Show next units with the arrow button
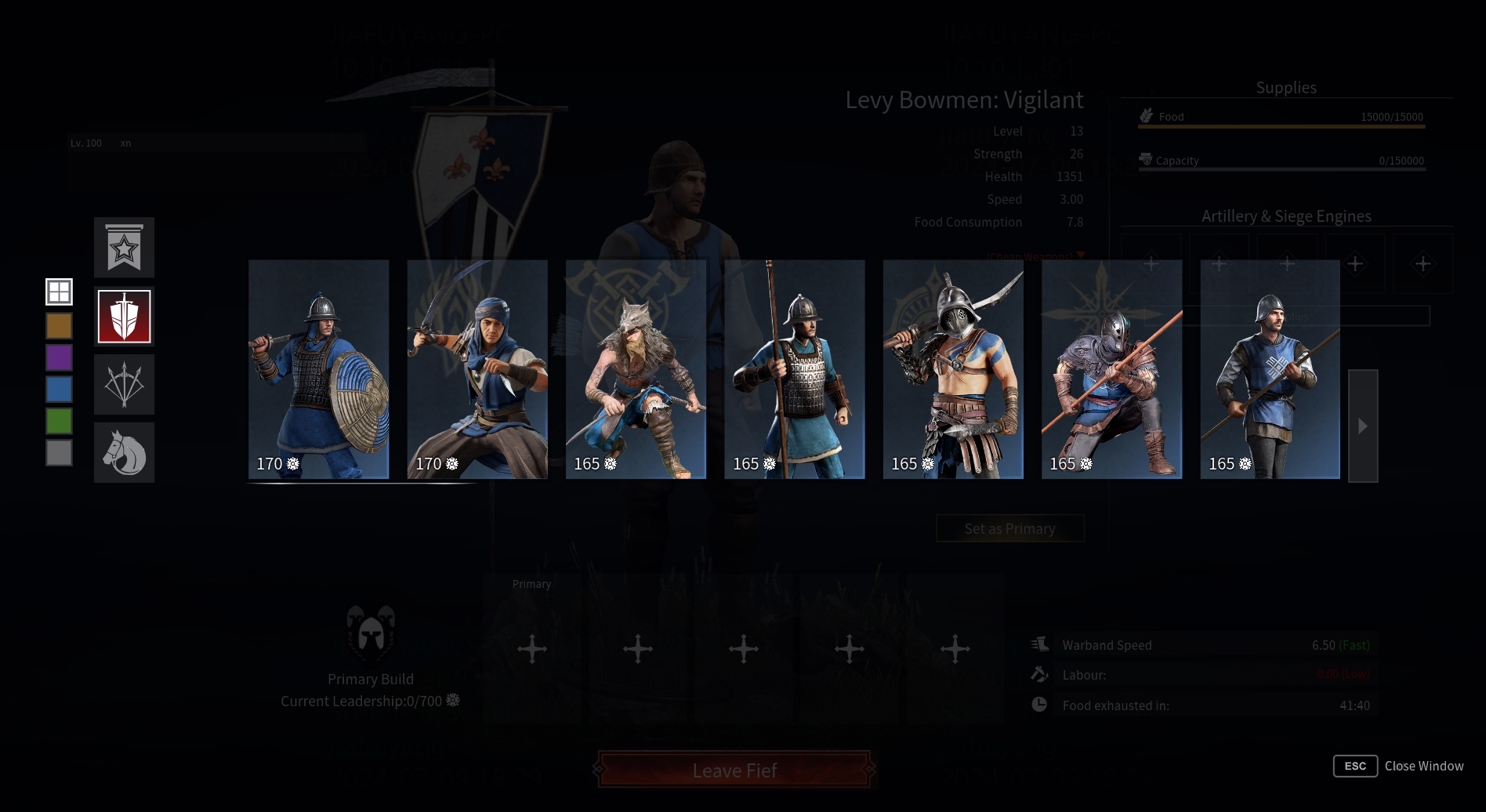This screenshot has height=812, width=1486. pyautogui.click(x=1362, y=426)
